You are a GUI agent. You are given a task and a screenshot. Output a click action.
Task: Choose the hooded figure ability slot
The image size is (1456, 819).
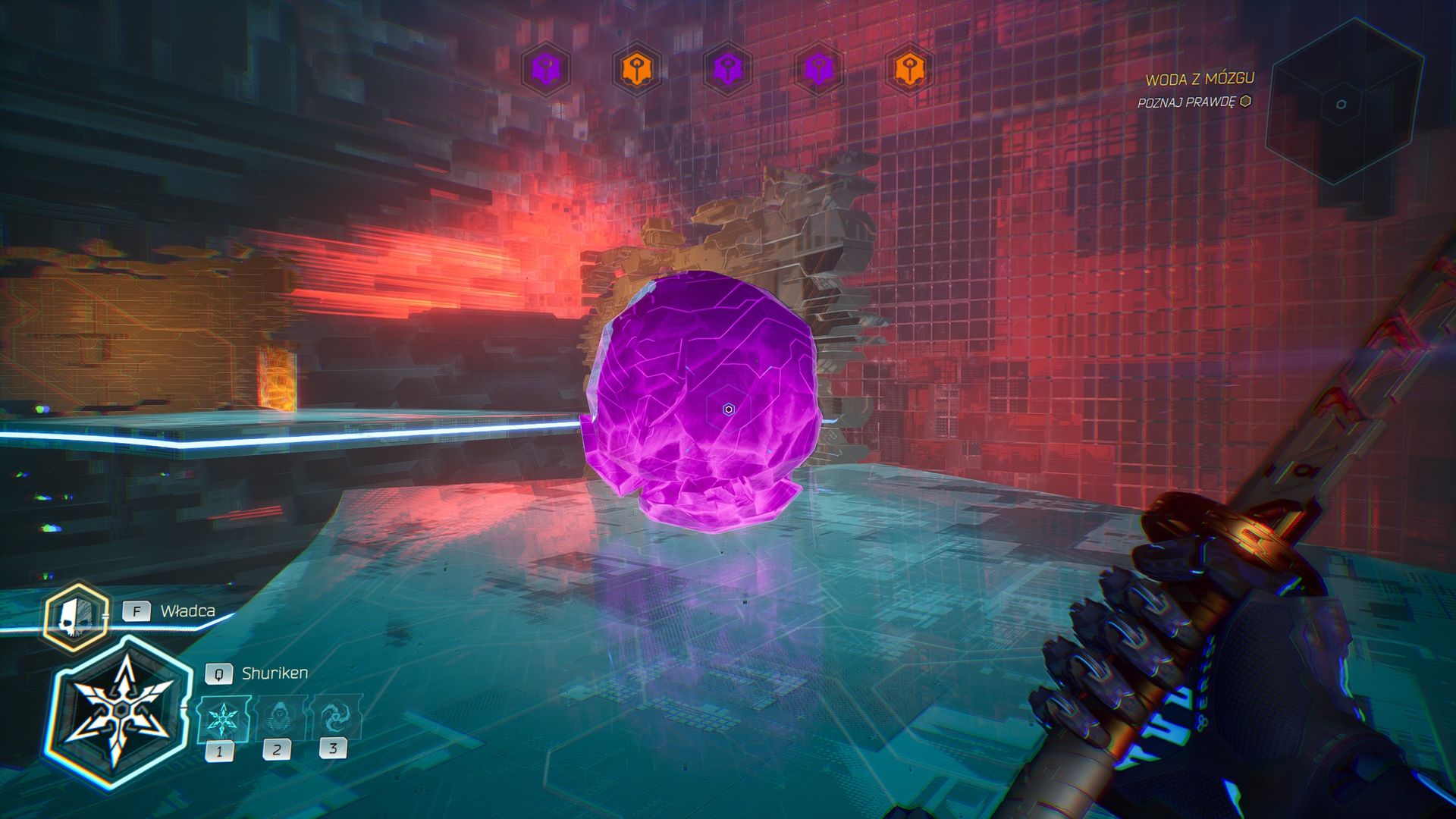point(279,717)
